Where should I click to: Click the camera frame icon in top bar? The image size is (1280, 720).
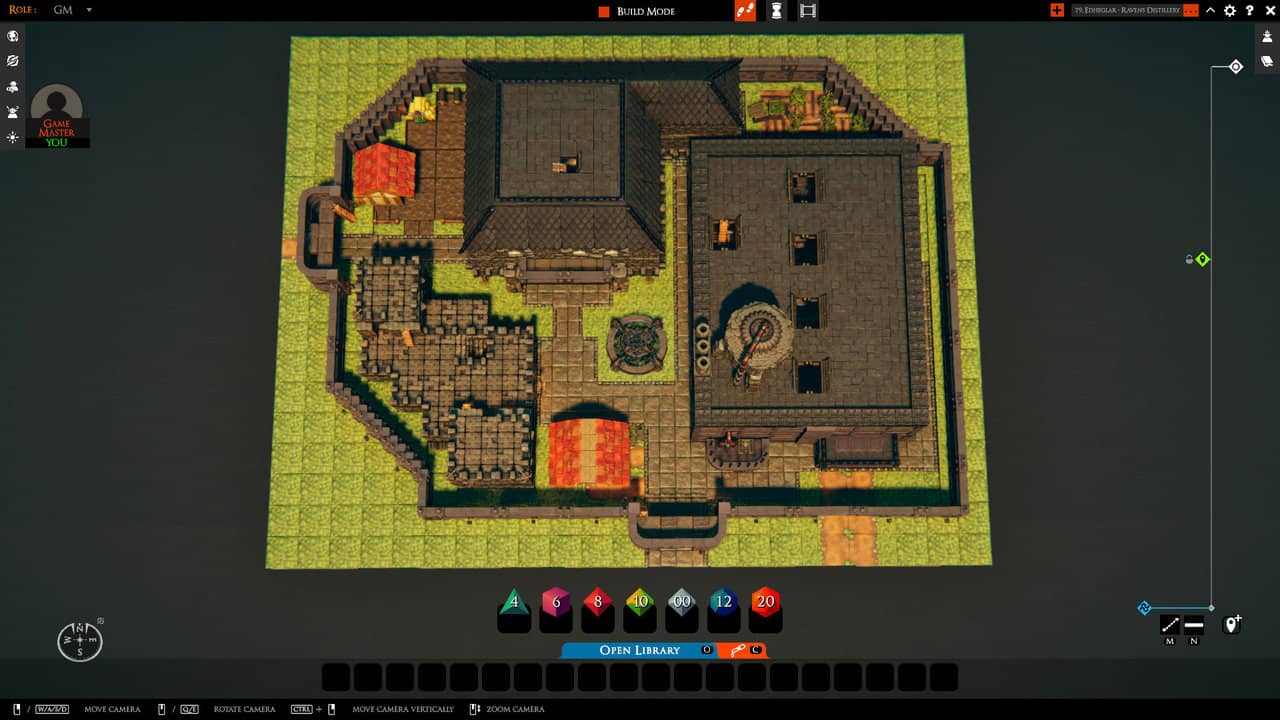pos(806,12)
